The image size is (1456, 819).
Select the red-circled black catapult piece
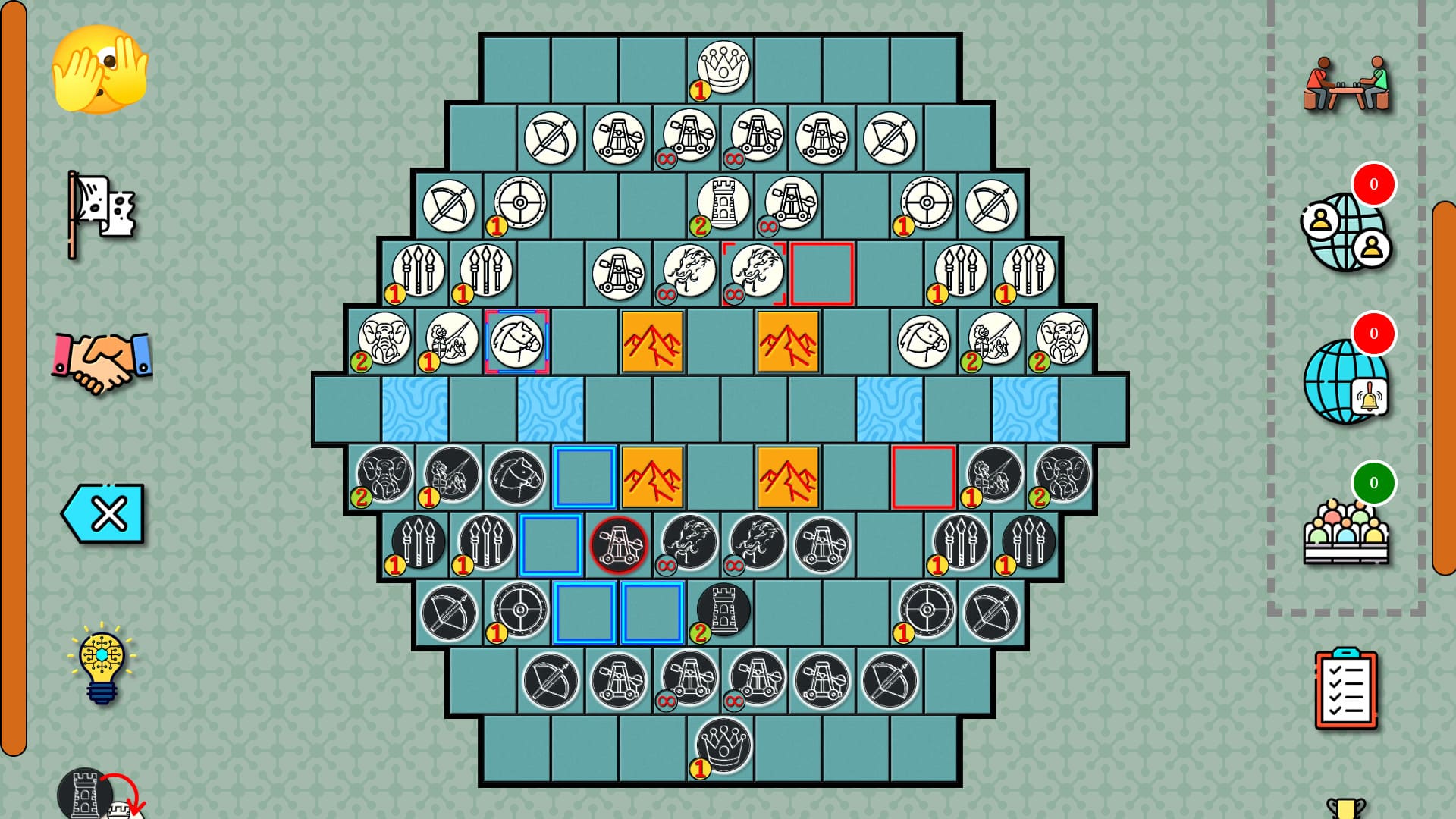tap(618, 544)
